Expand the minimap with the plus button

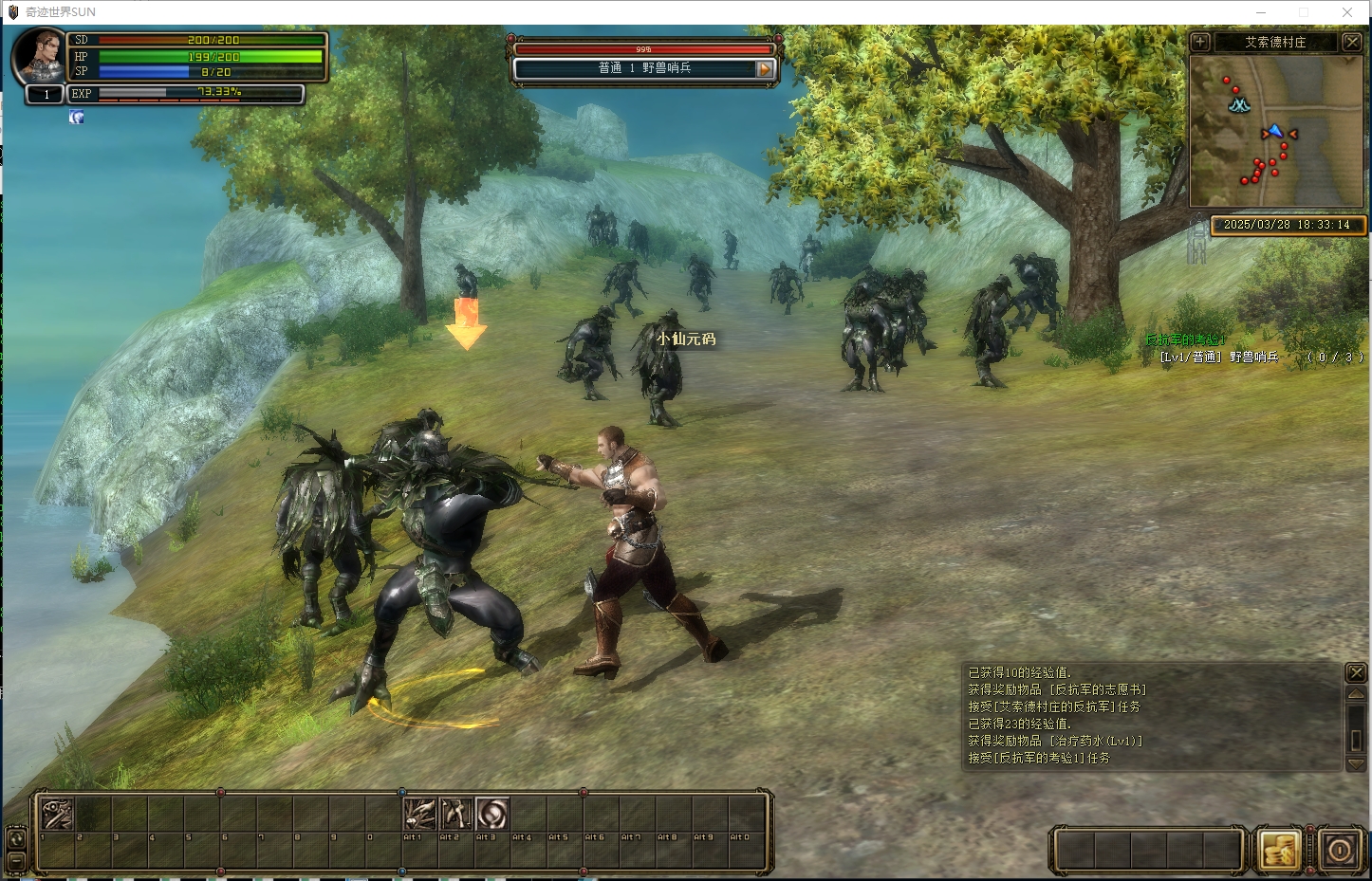coord(1200,42)
